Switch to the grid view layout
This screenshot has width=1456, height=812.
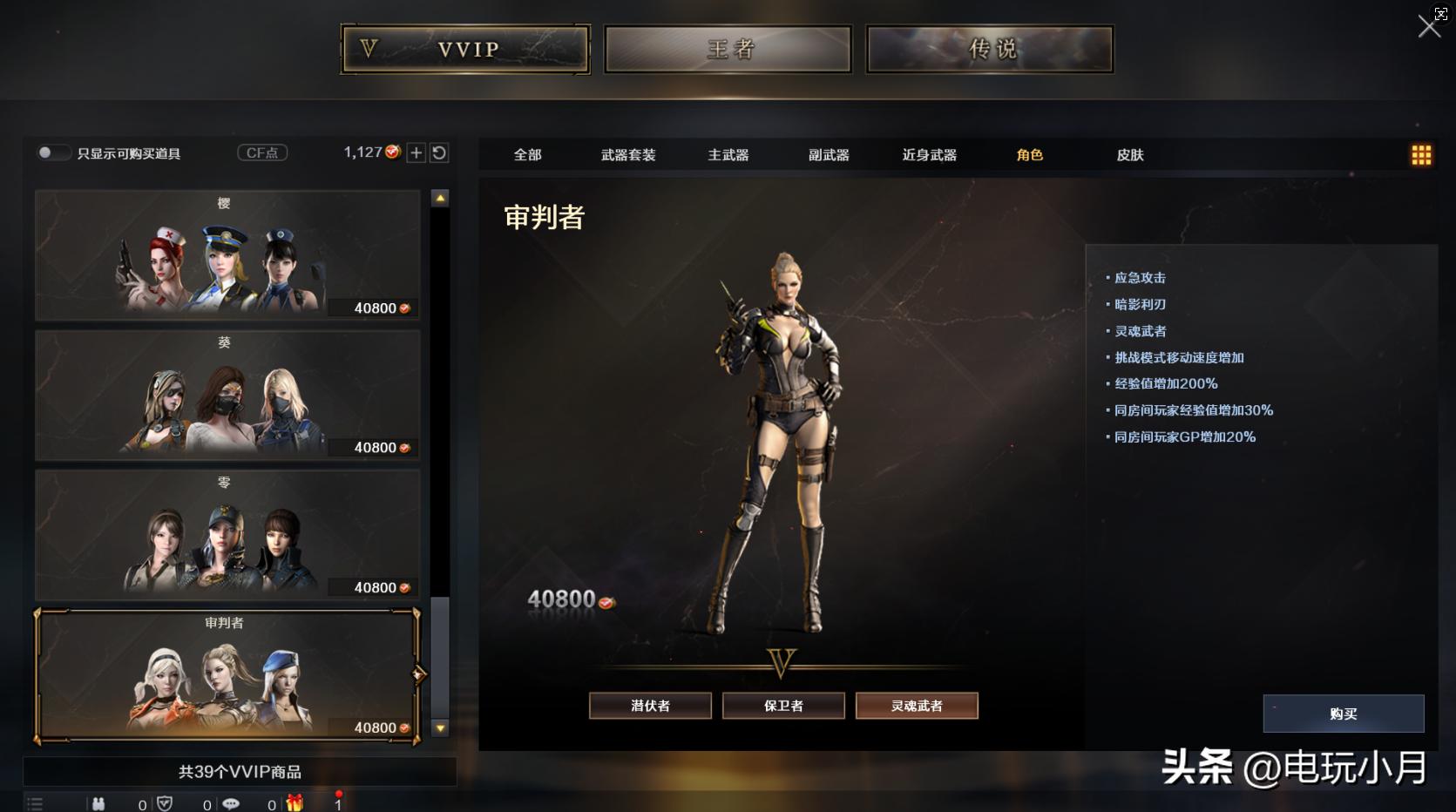(x=1421, y=155)
